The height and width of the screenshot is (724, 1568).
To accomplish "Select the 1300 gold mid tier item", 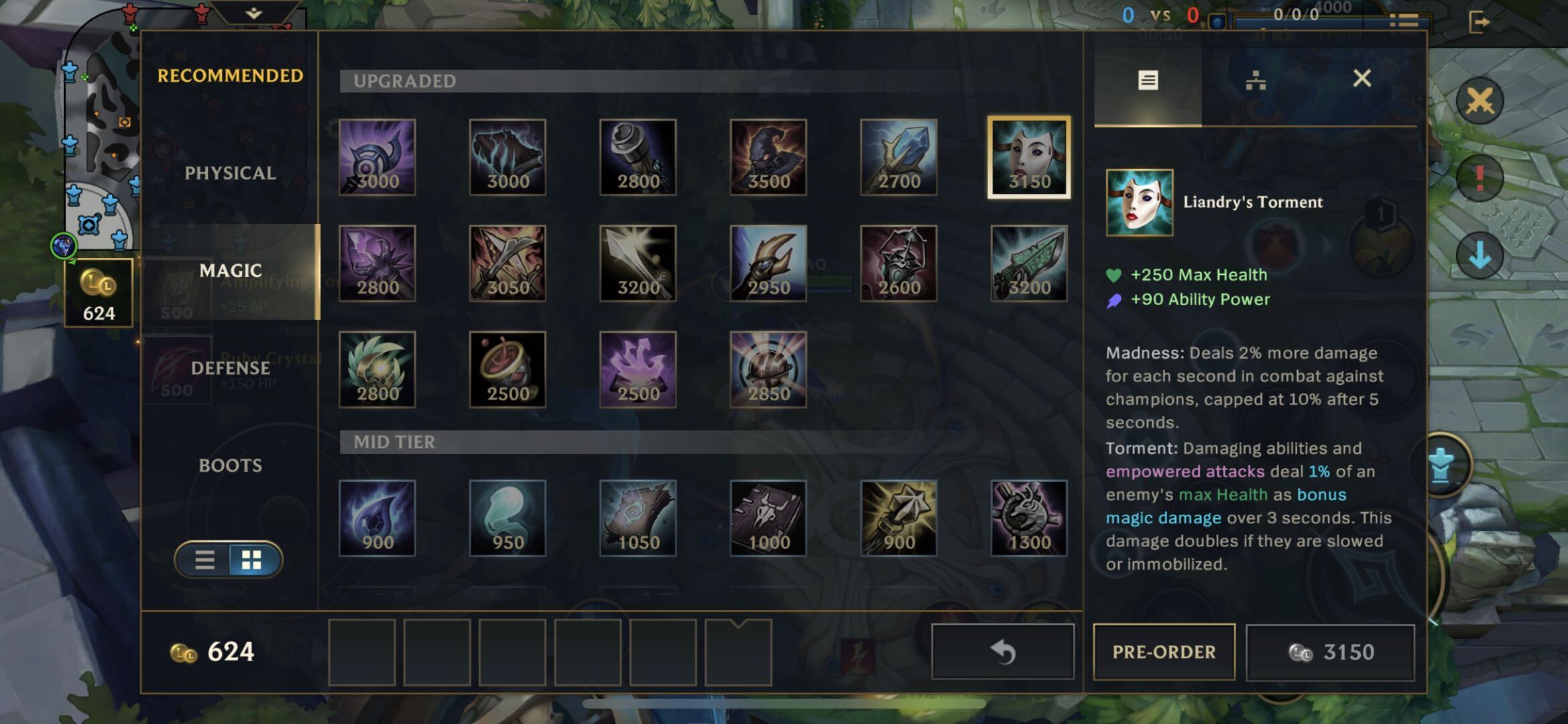I will pos(1029,518).
